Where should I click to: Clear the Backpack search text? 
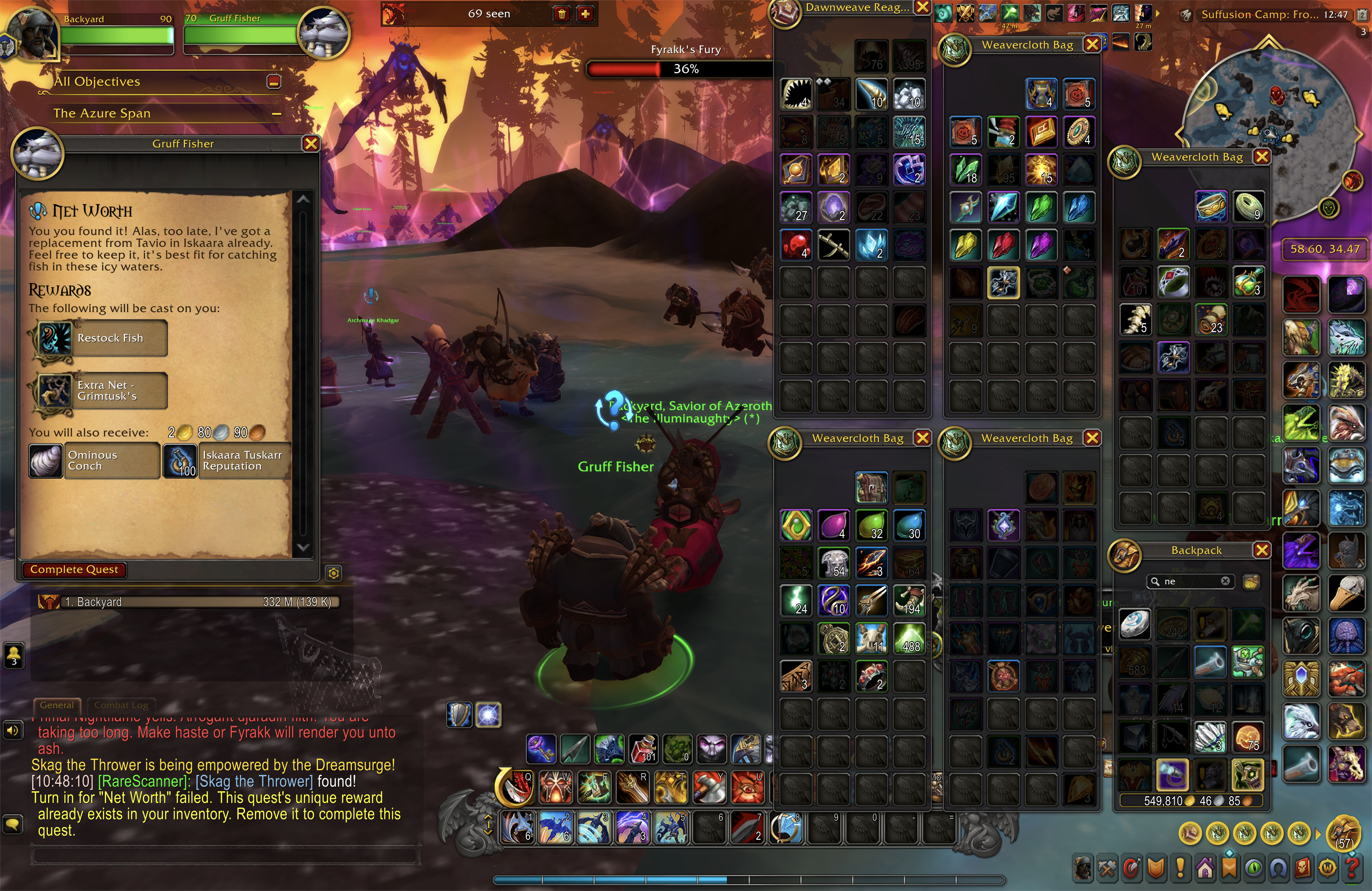tap(1225, 582)
